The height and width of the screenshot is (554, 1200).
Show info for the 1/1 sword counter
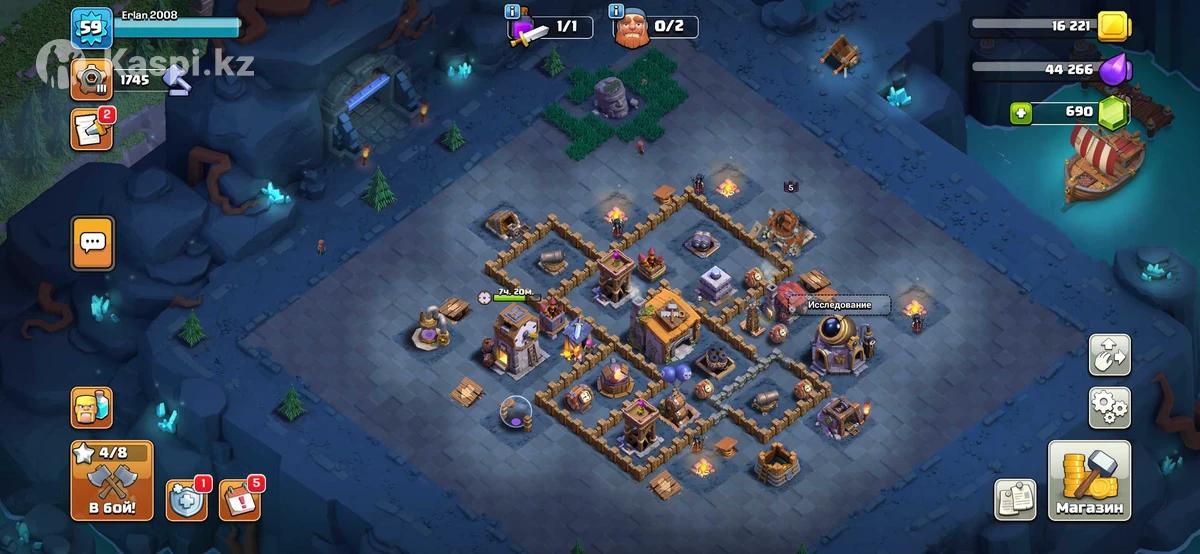513,12
